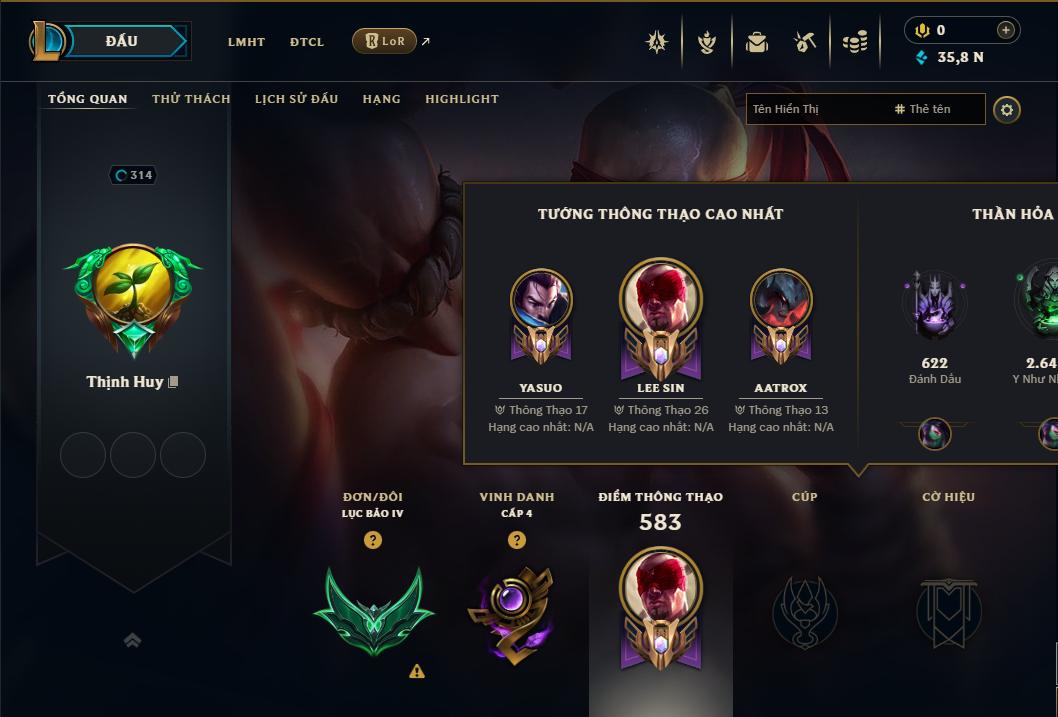Start a match with the ĐẤU button
This screenshot has width=1058, height=717.
[x=121, y=41]
